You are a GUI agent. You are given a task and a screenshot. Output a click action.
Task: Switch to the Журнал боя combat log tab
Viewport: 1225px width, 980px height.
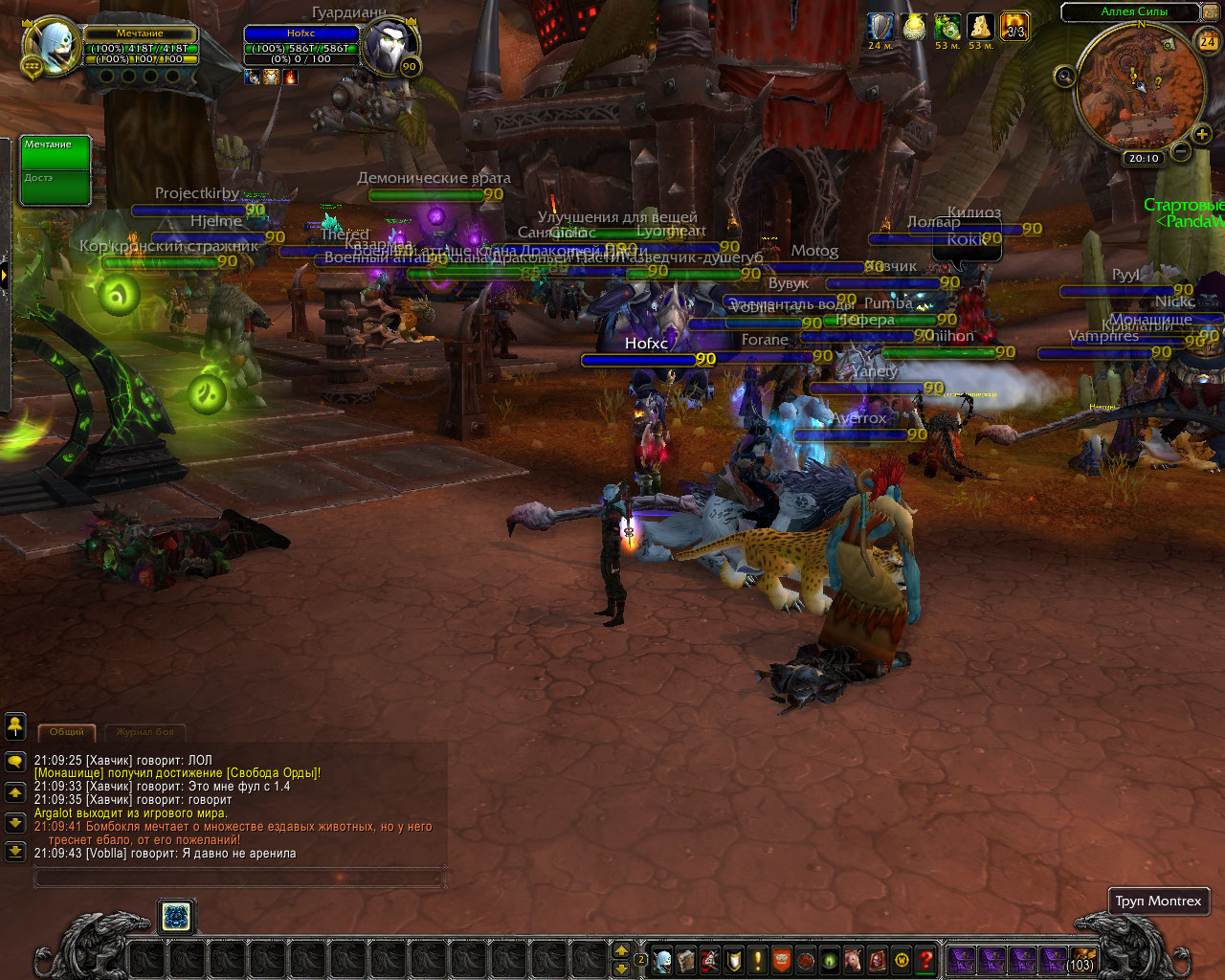145,732
